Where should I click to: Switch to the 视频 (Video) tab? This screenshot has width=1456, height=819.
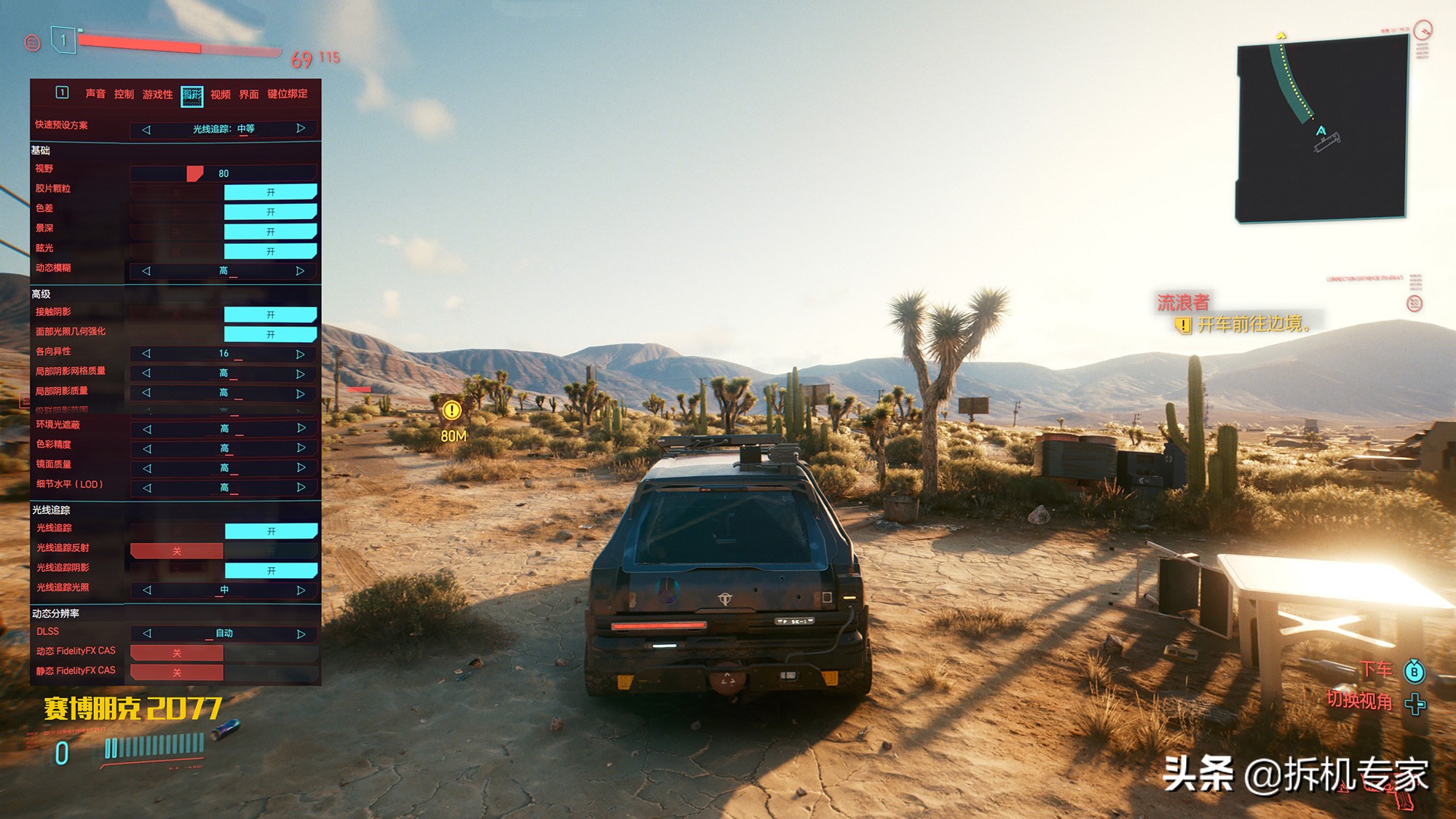click(220, 95)
